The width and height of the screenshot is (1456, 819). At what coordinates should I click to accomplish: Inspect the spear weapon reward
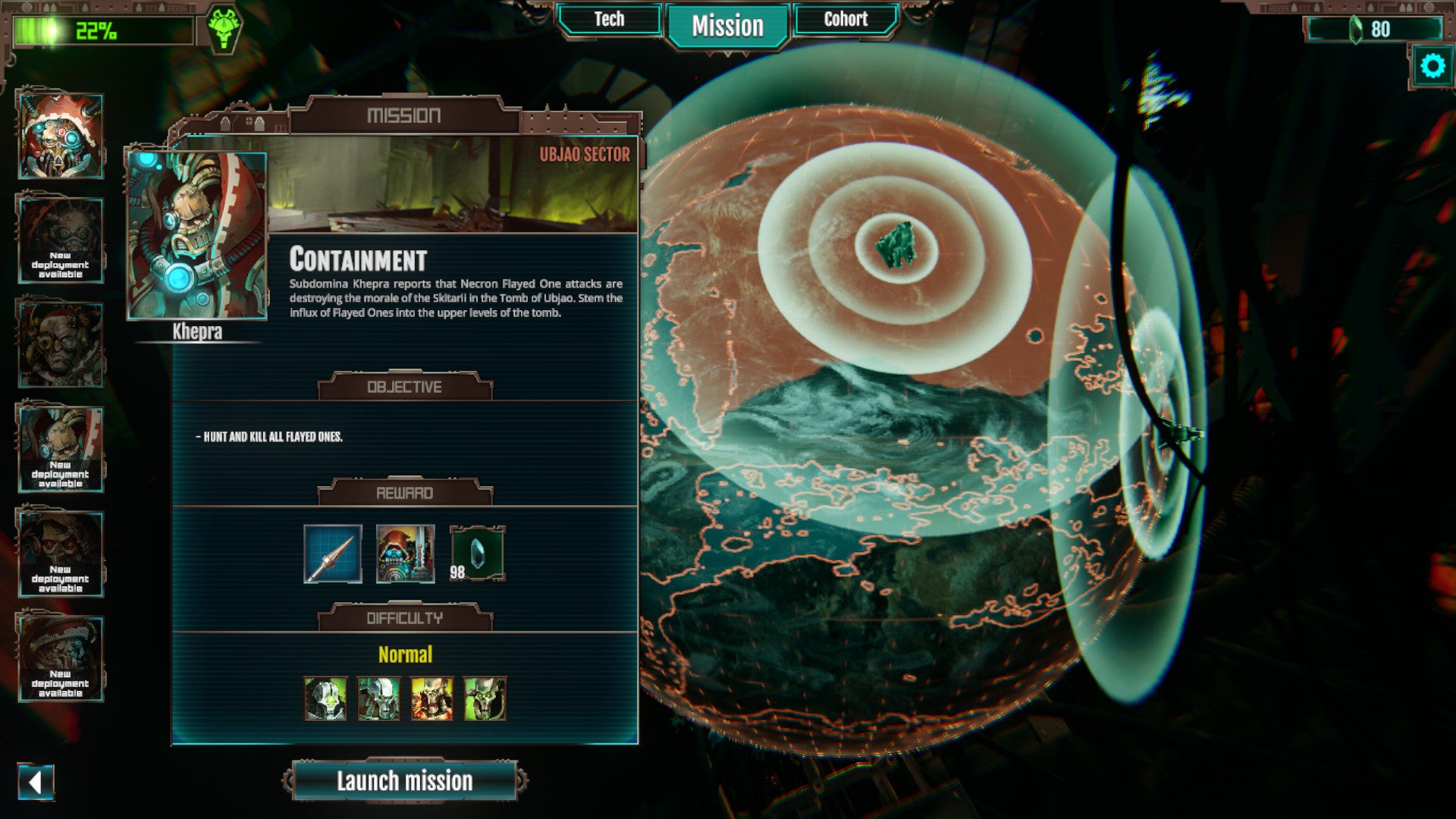(333, 554)
